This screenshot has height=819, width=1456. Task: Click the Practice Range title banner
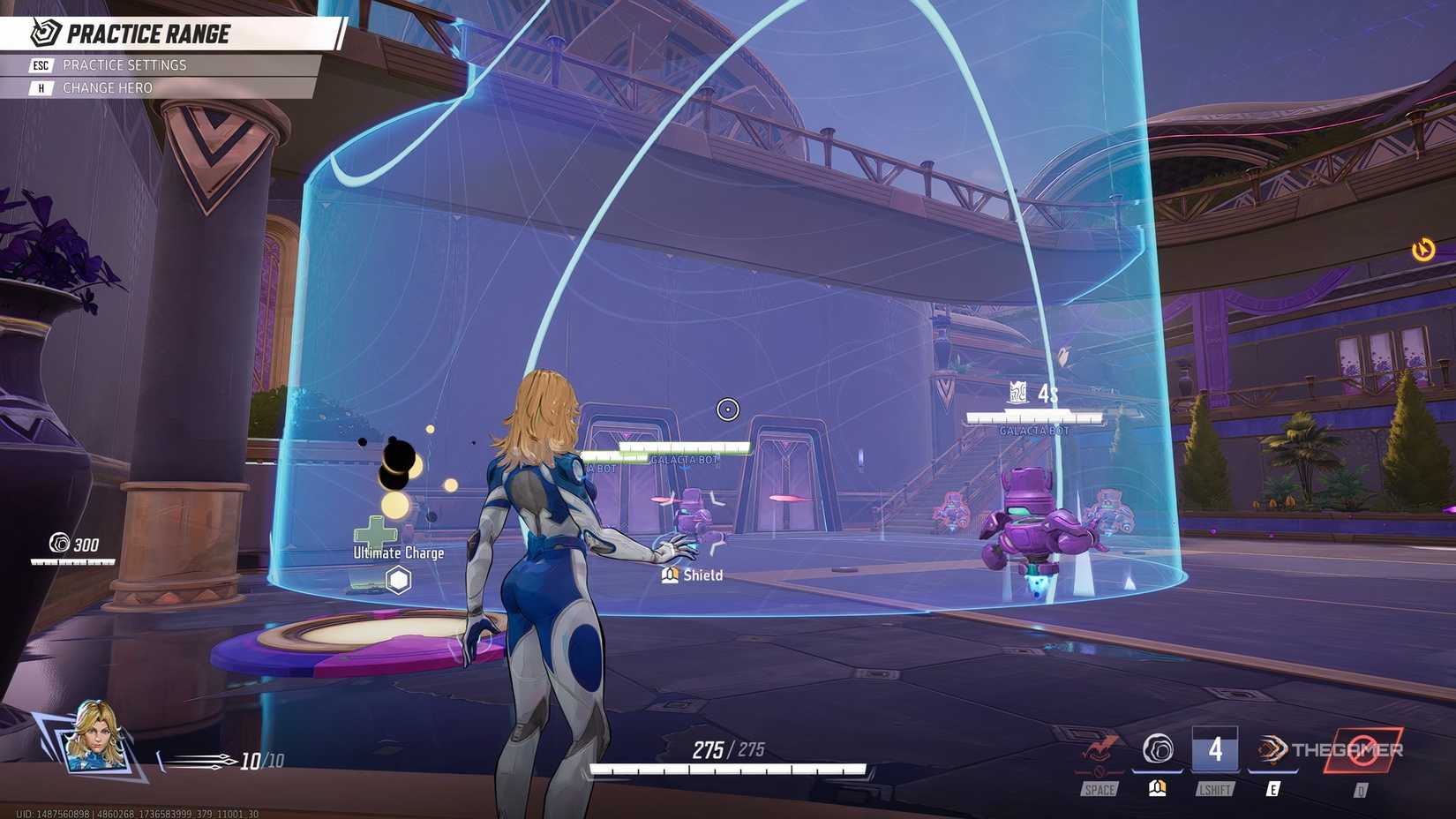[x=150, y=34]
